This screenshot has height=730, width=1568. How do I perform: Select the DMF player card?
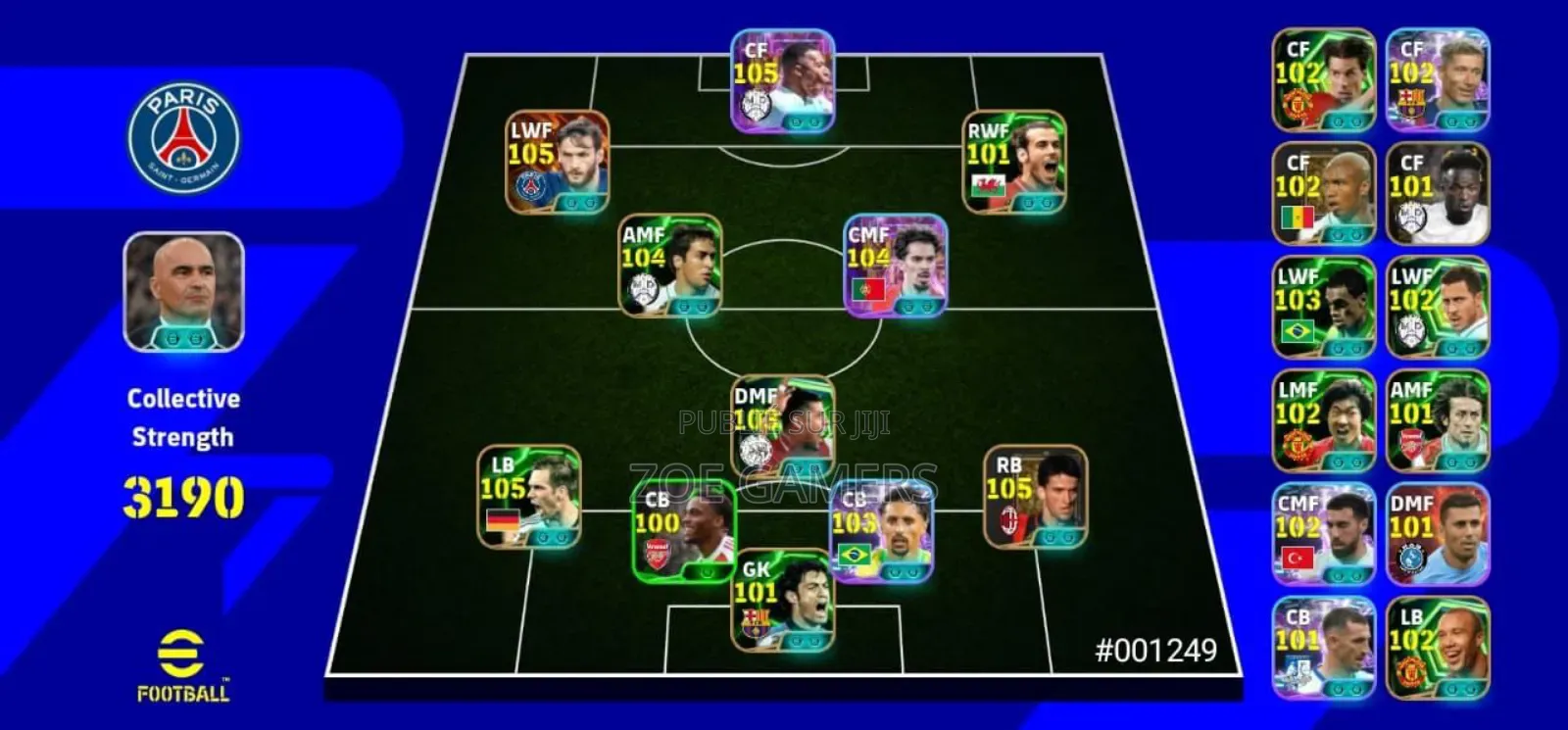[x=783, y=426]
